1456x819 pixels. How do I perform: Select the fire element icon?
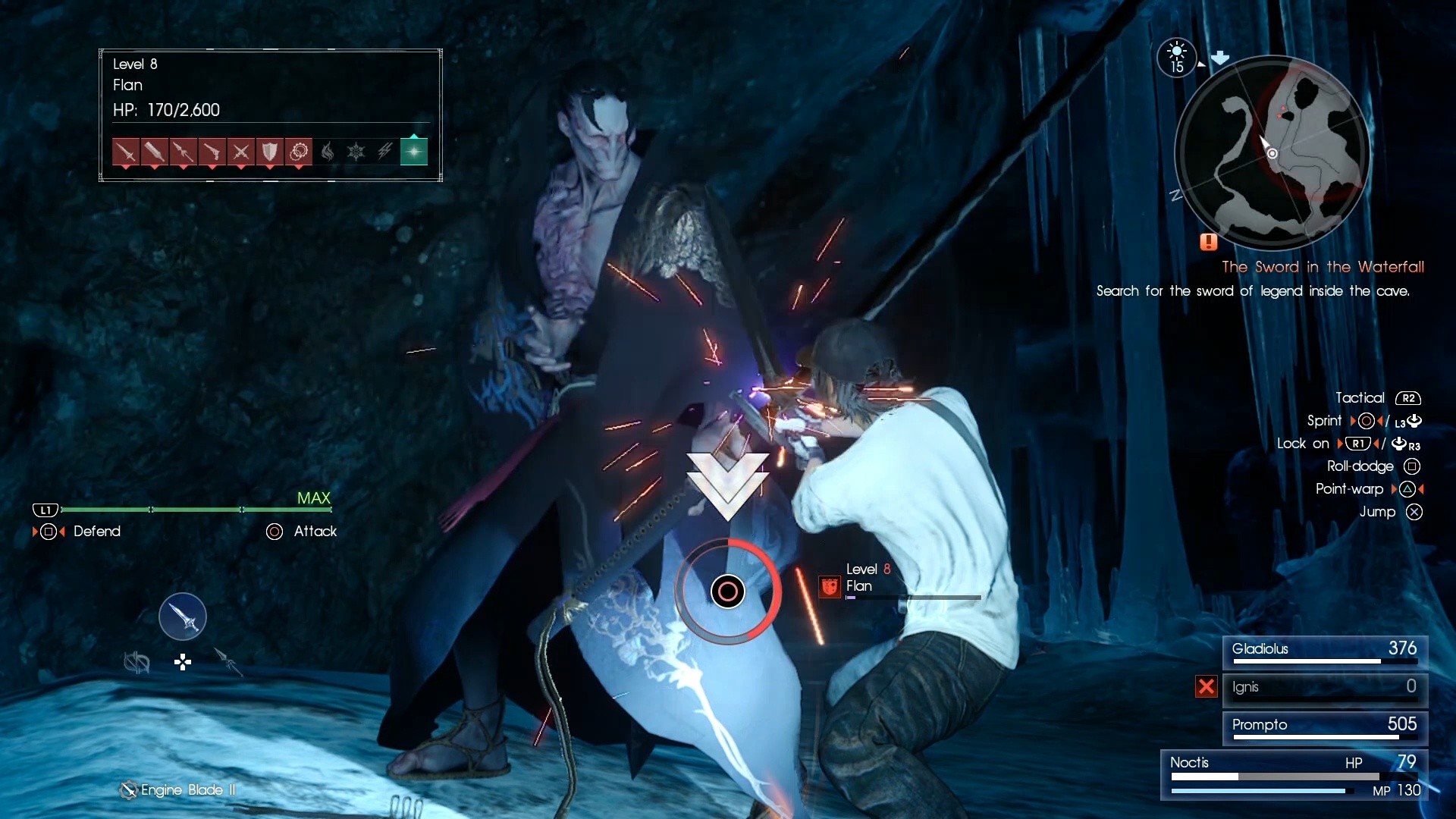tap(328, 152)
